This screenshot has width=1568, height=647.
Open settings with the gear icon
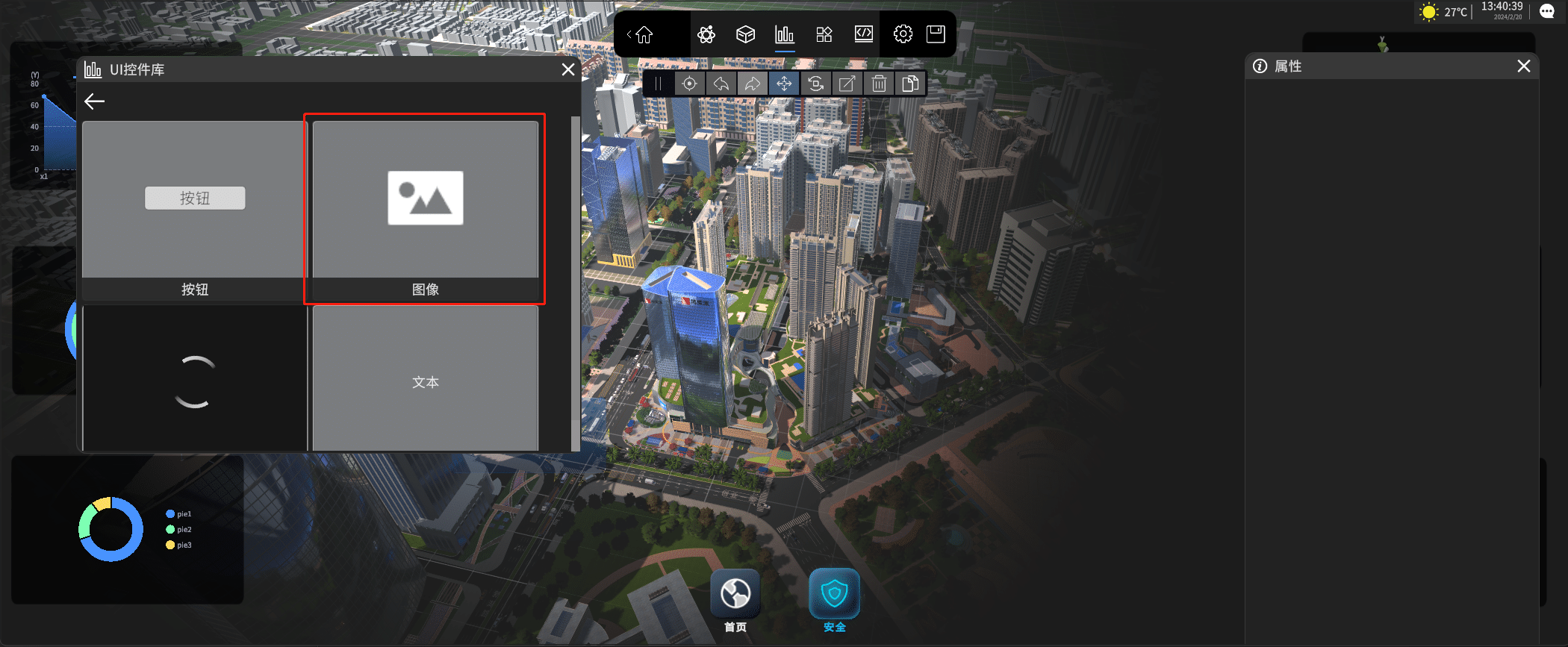click(903, 34)
